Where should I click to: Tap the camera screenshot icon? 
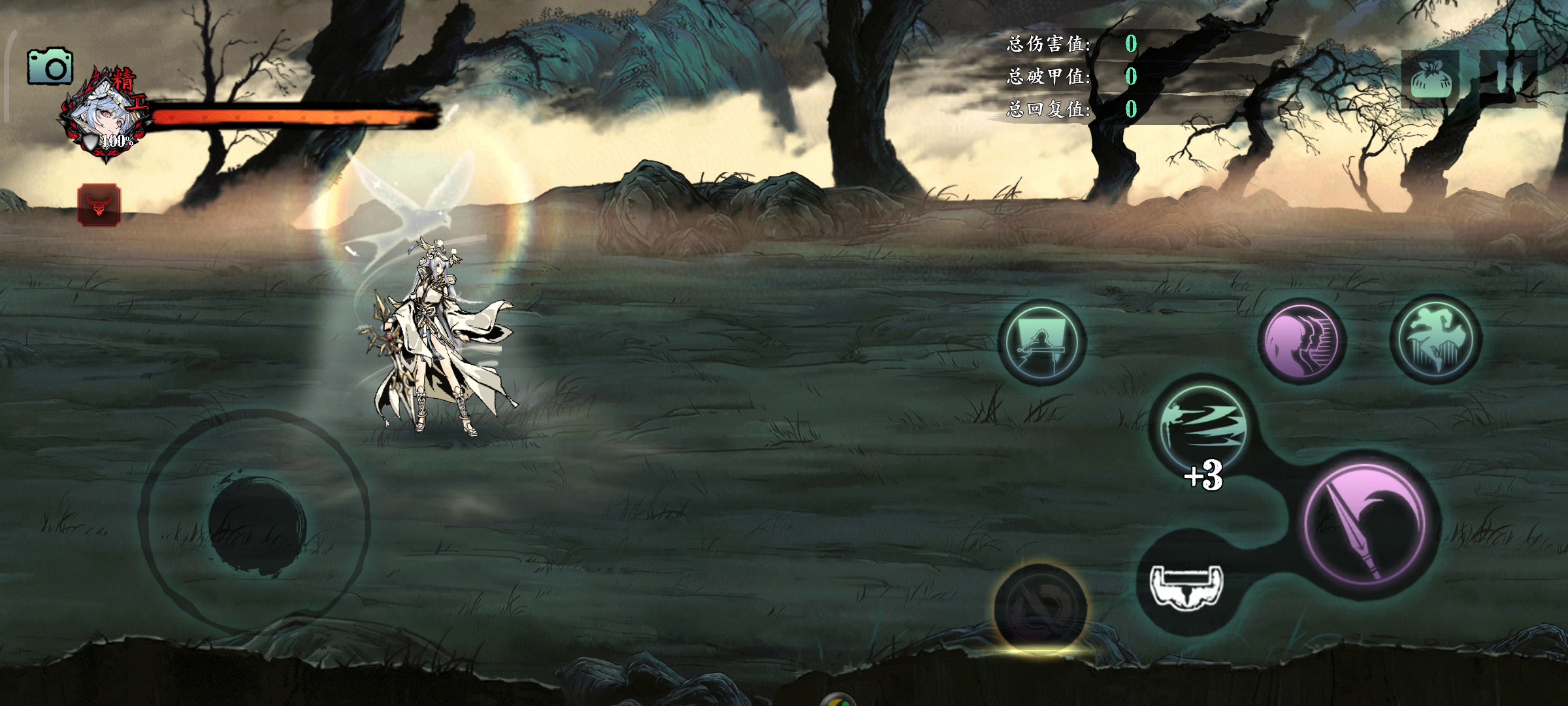(x=50, y=66)
